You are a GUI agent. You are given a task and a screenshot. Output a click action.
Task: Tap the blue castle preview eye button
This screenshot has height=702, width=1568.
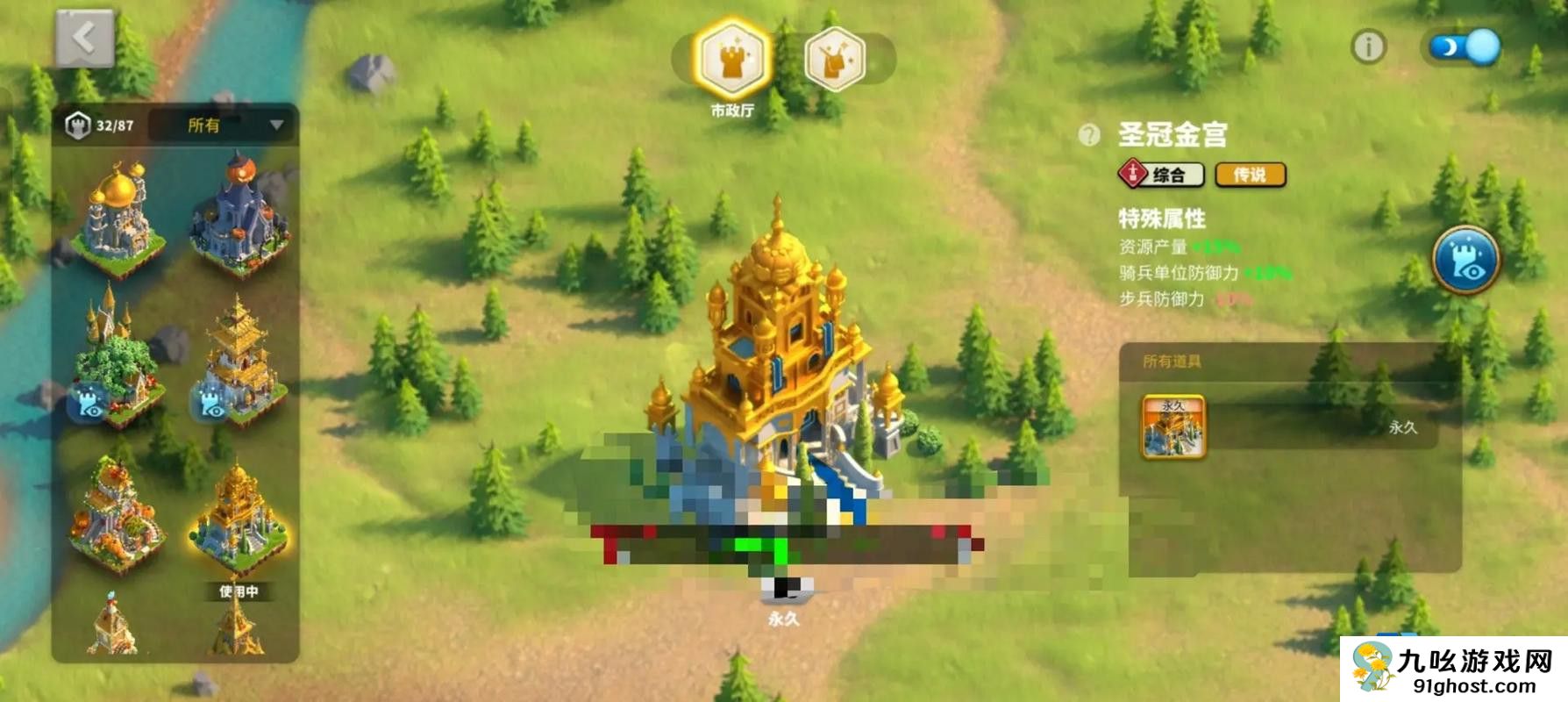coord(1465,260)
